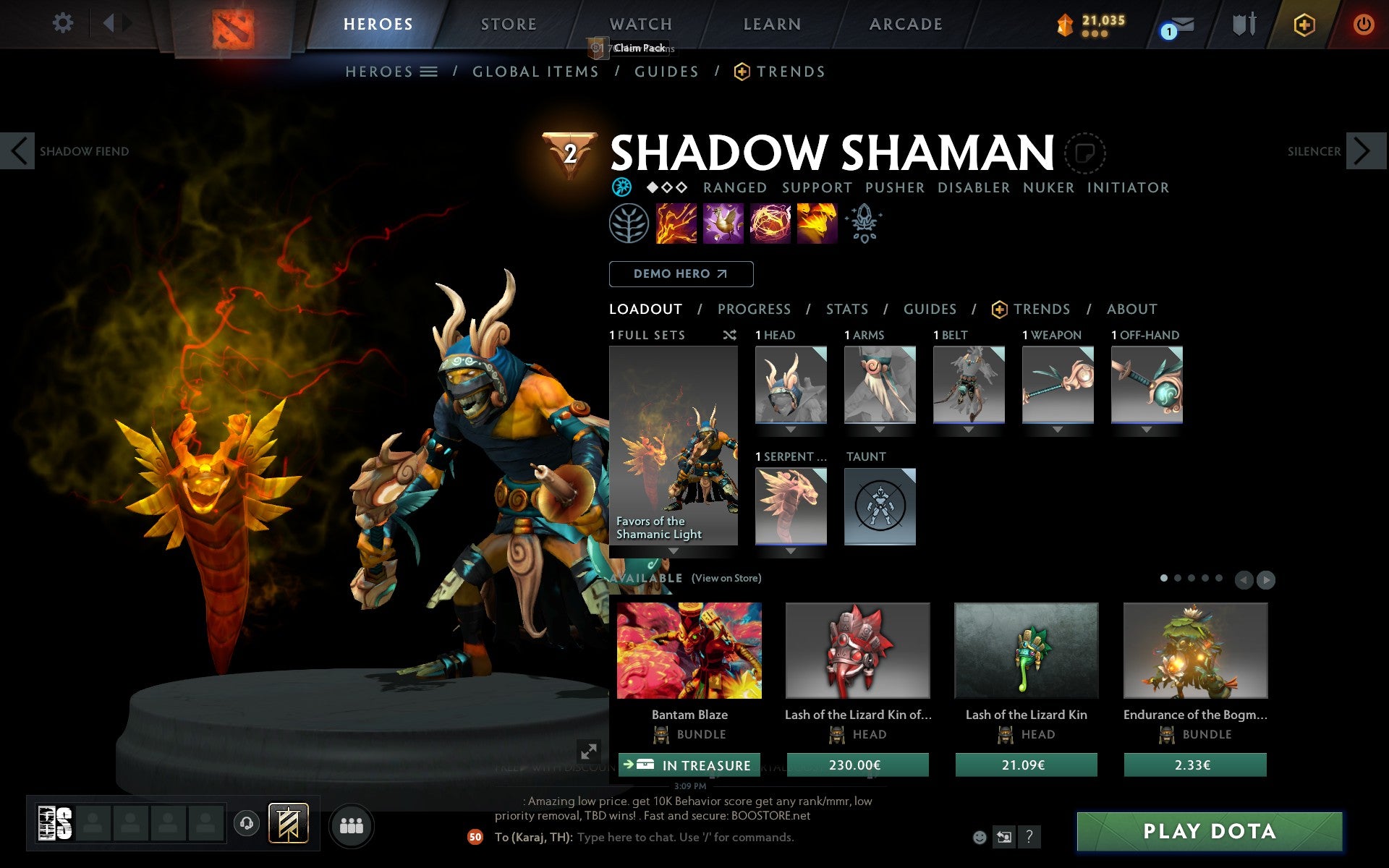View the Mass Serpent Ward ability
This screenshot has width=1389, height=868.
tap(817, 224)
